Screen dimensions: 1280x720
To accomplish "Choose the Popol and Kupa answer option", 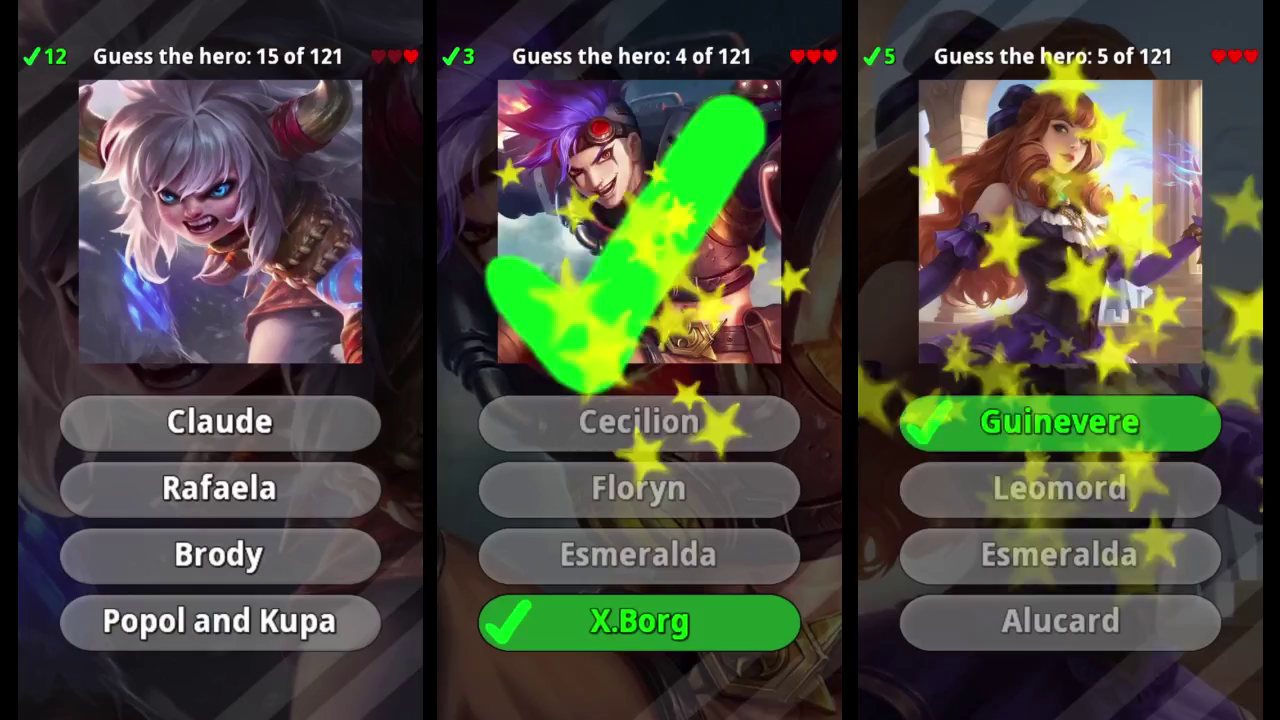I will click(x=220, y=621).
